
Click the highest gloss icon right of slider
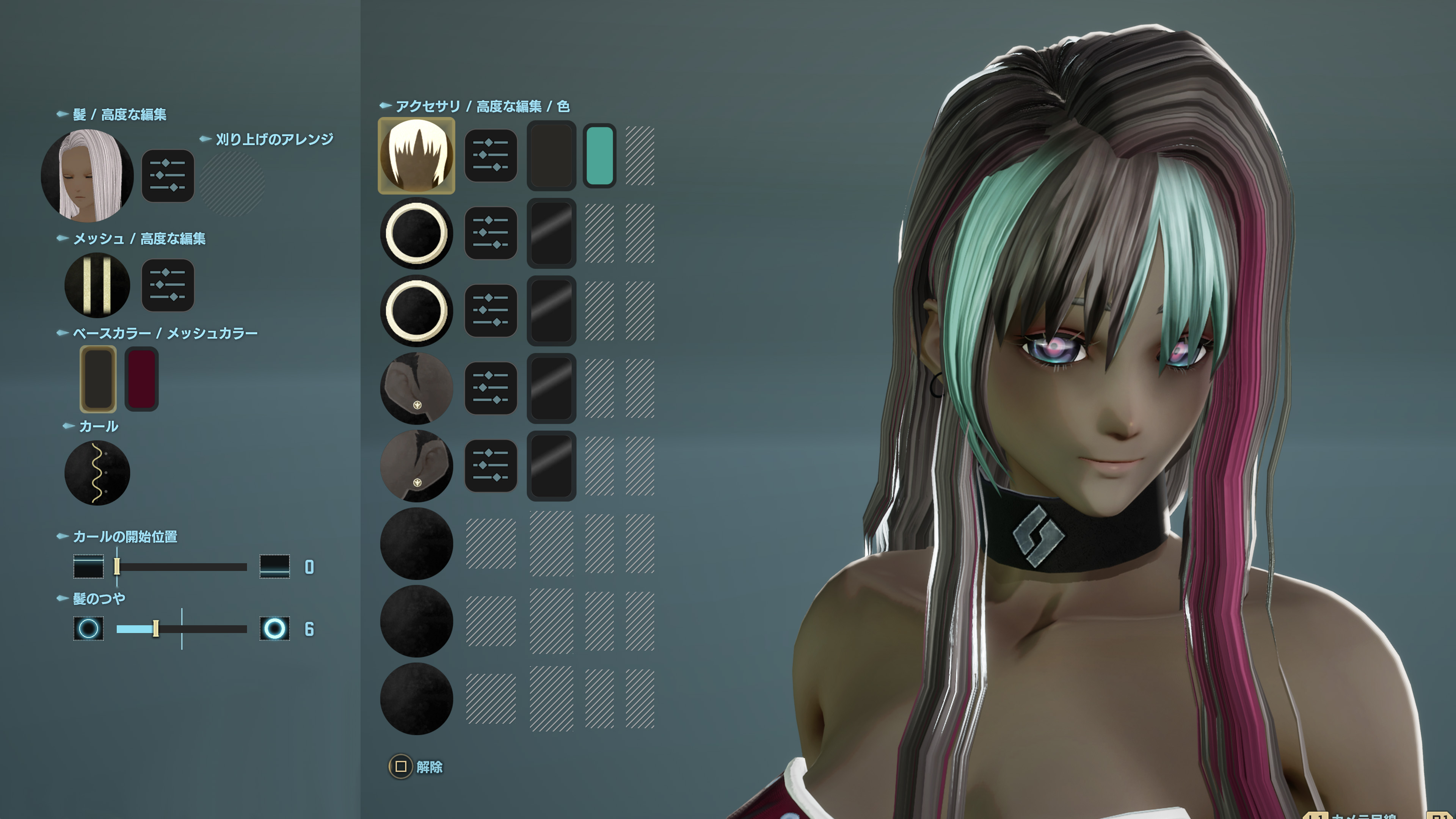(x=275, y=629)
